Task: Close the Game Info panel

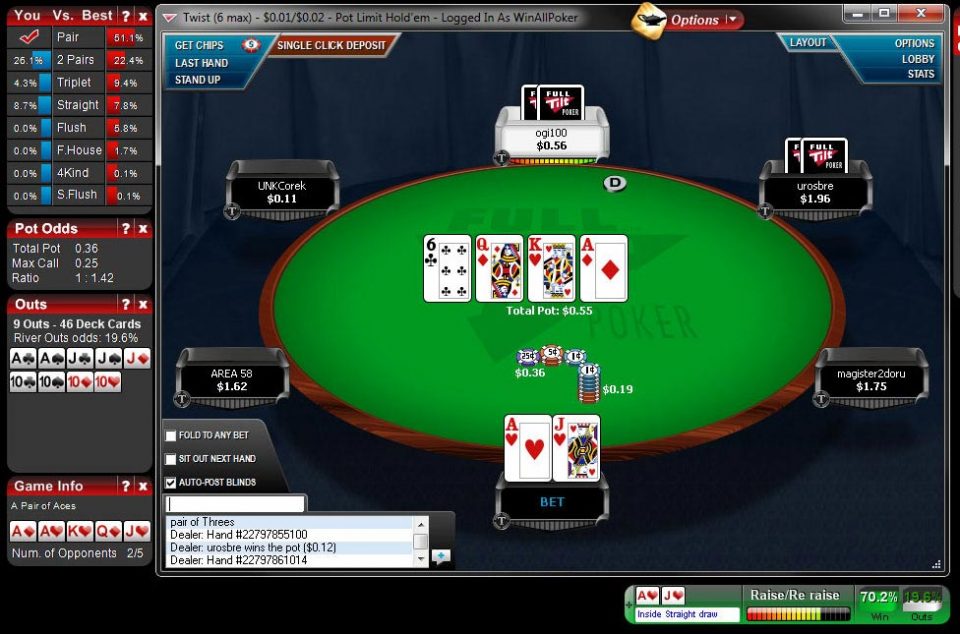Action: (143, 487)
